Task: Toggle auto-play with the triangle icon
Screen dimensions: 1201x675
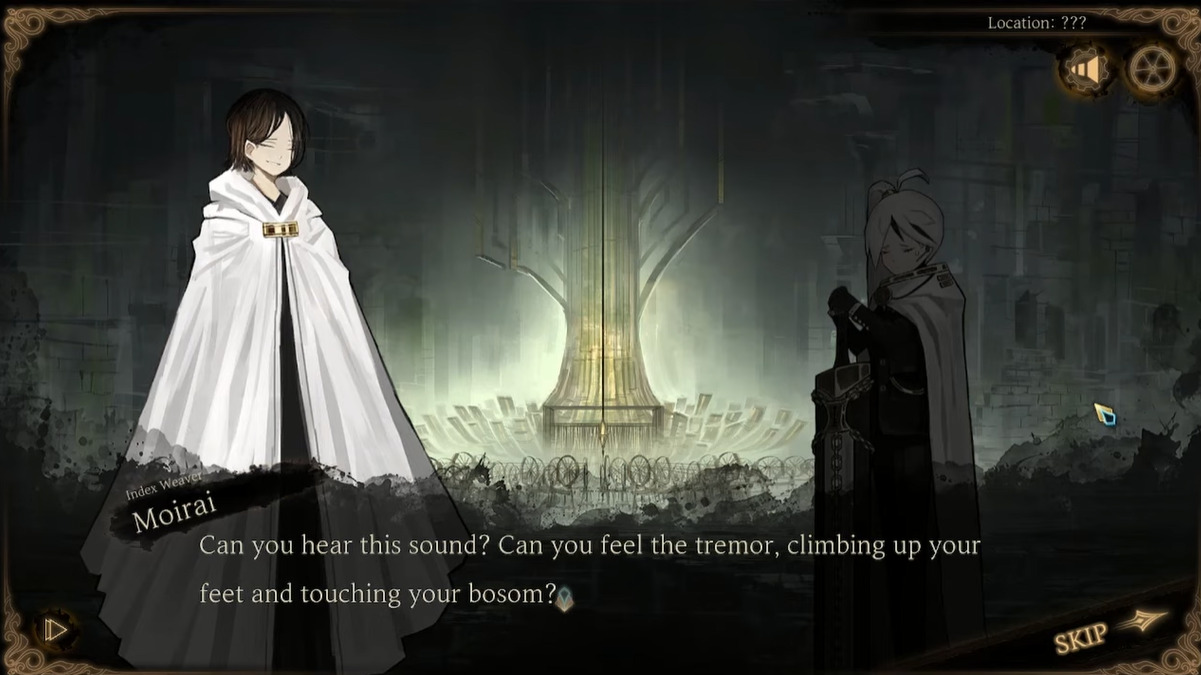Action: (56, 630)
